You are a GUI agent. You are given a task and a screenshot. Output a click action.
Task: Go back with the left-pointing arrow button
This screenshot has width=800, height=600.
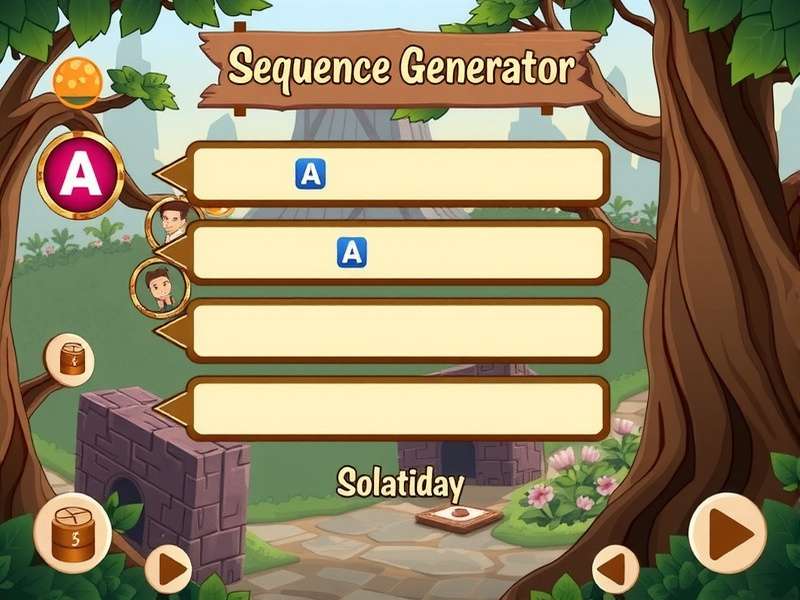pyautogui.click(x=615, y=570)
